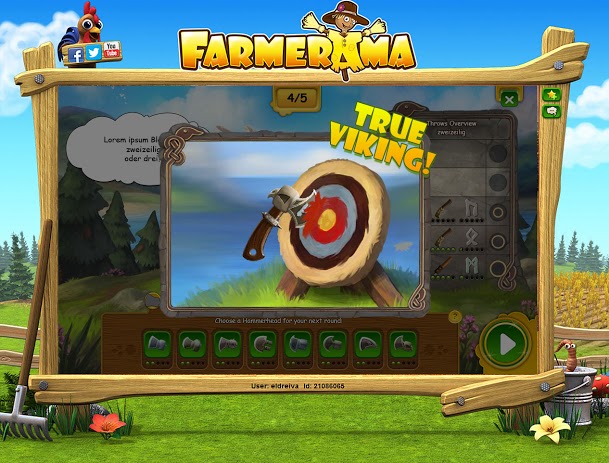The width and height of the screenshot is (609, 463).
Task: Start the next round with the green play button
Action: 506,345
